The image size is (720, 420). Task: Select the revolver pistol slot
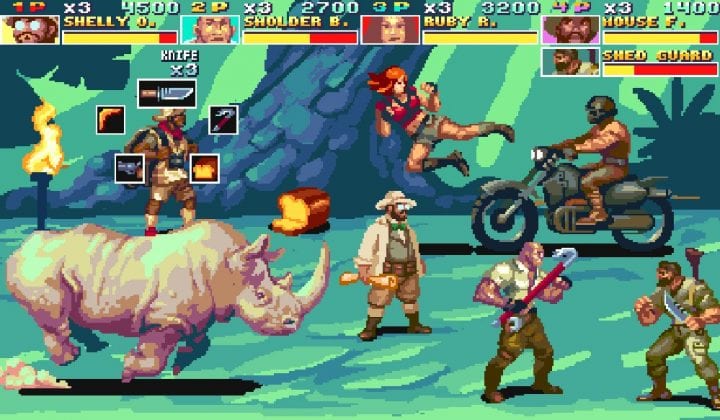[129, 168]
